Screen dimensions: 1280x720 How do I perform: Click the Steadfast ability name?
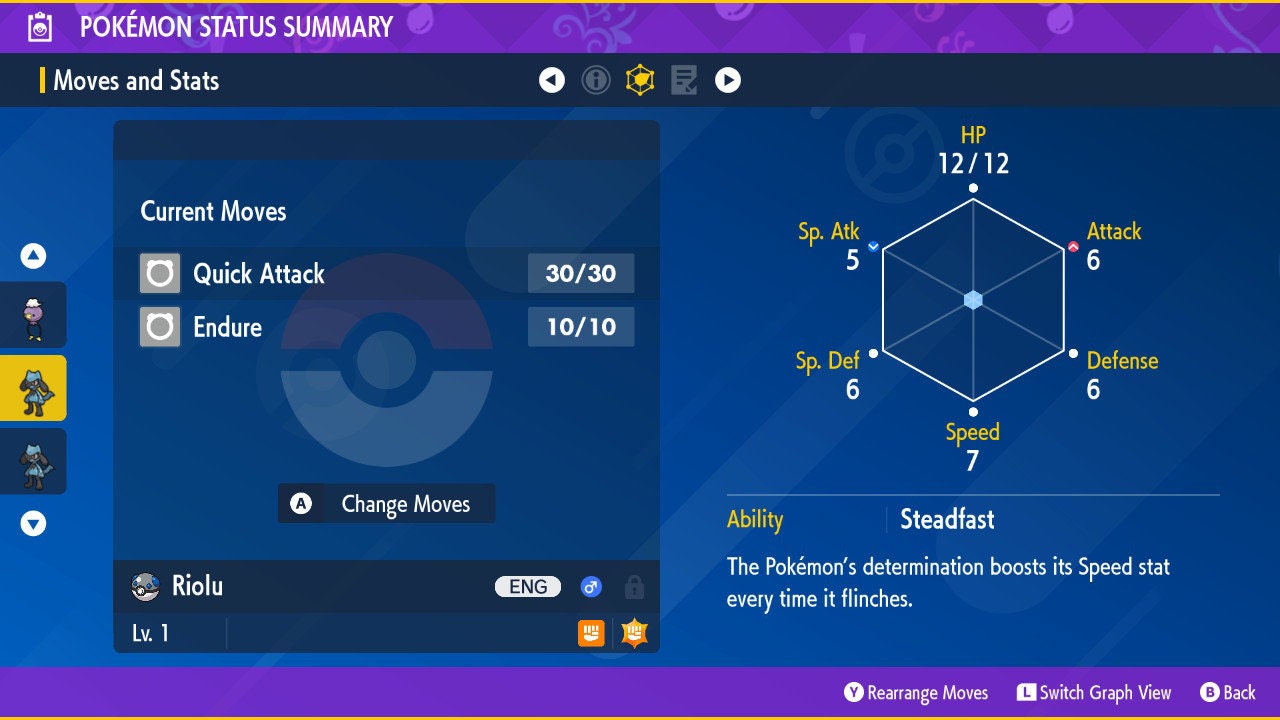pos(947,520)
